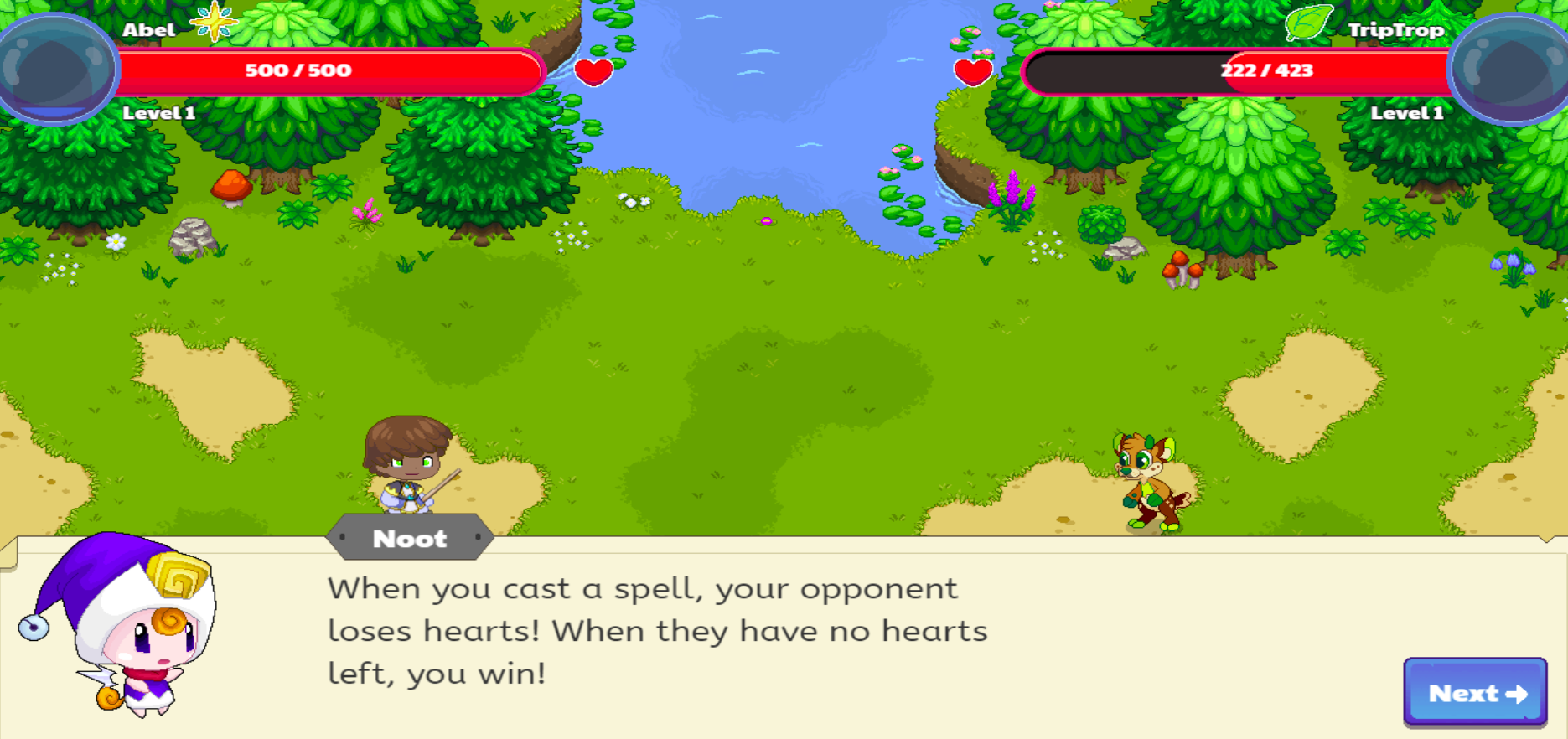This screenshot has width=1568, height=739.
Task: Click the Noot nameplate banner
Action: click(x=411, y=539)
